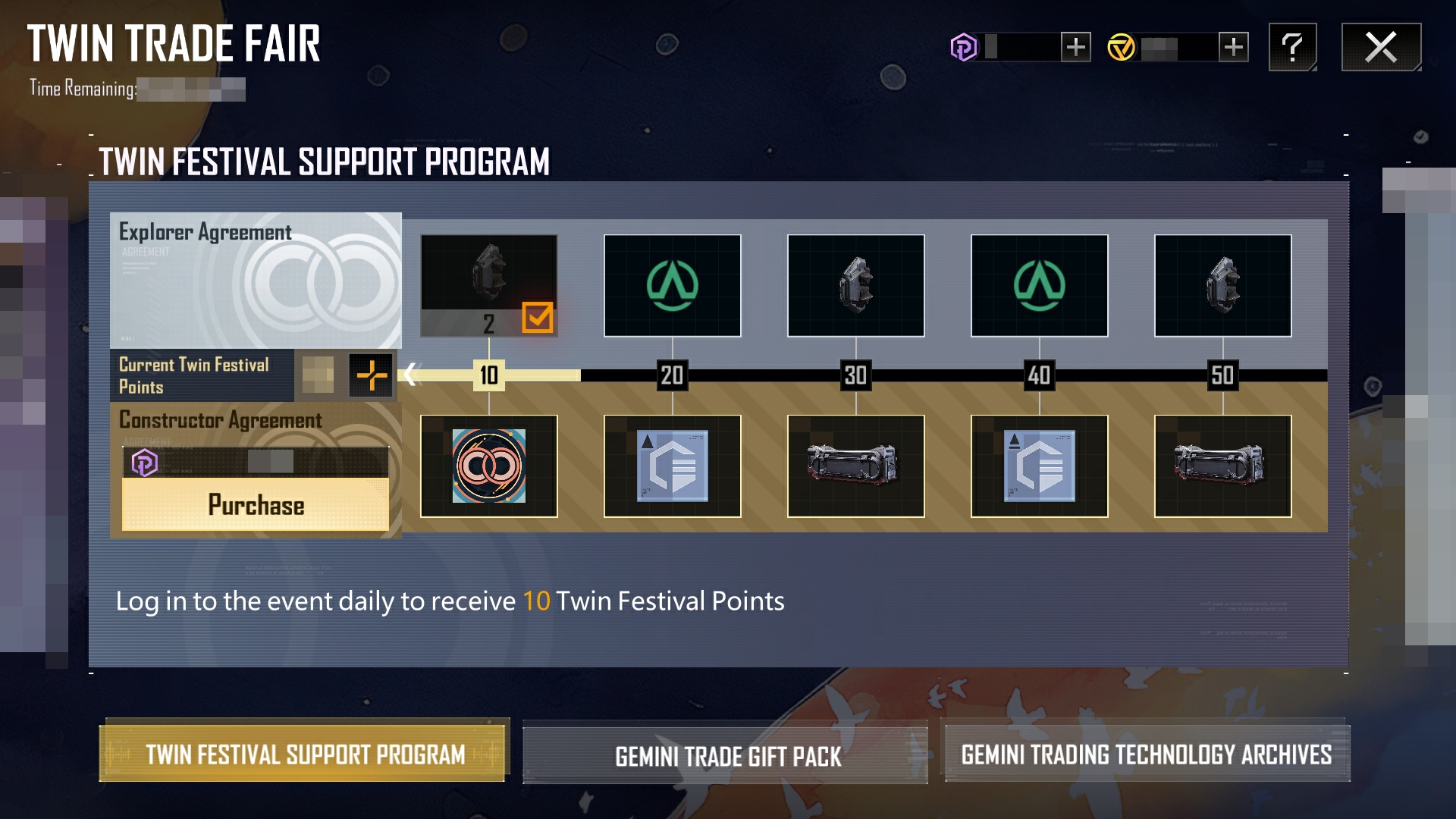The image size is (1456, 819).
Task: Add more purple P currency
Action: pyautogui.click(x=1075, y=47)
